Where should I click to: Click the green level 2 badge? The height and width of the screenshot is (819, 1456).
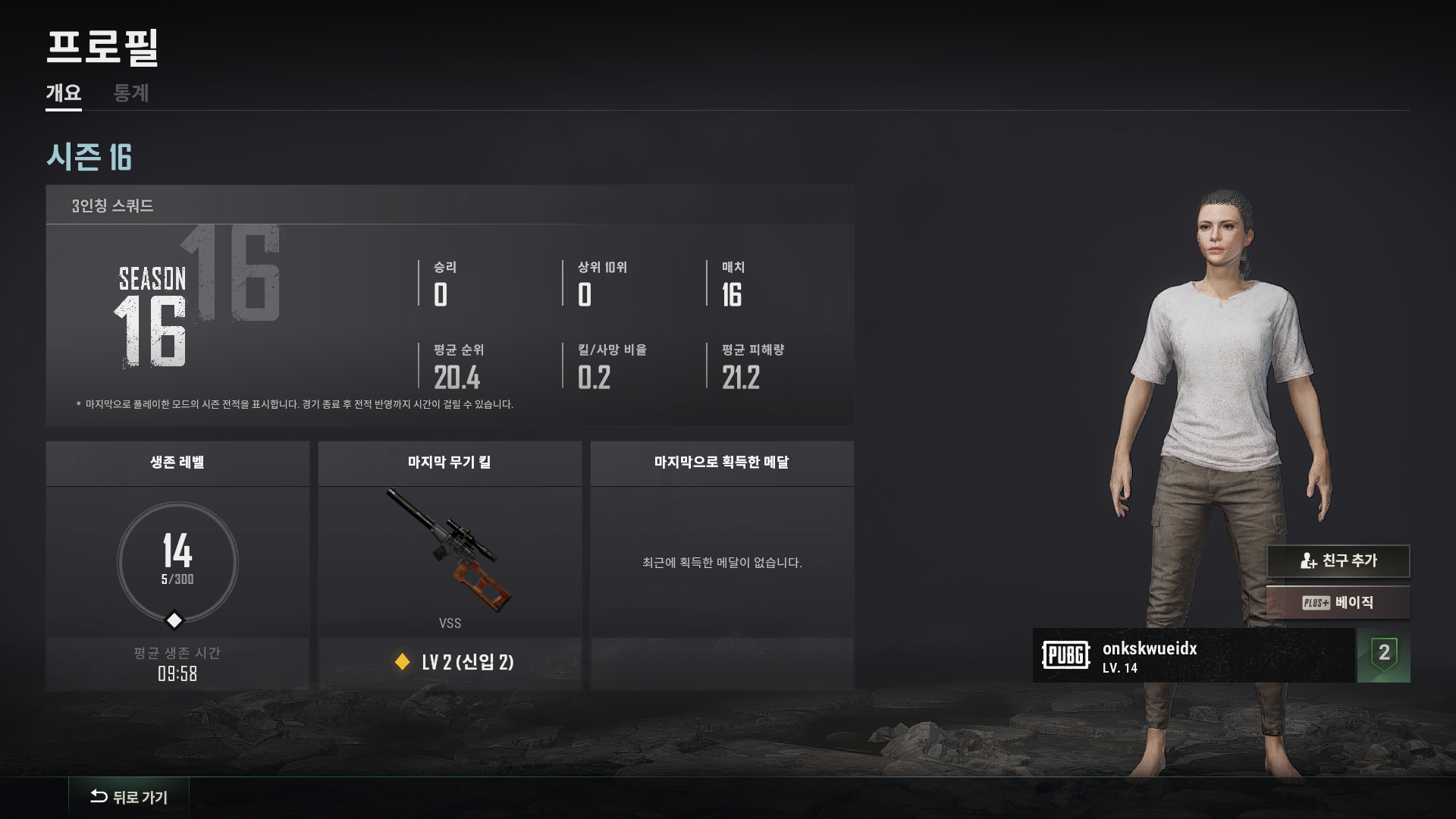[1384, 654]
